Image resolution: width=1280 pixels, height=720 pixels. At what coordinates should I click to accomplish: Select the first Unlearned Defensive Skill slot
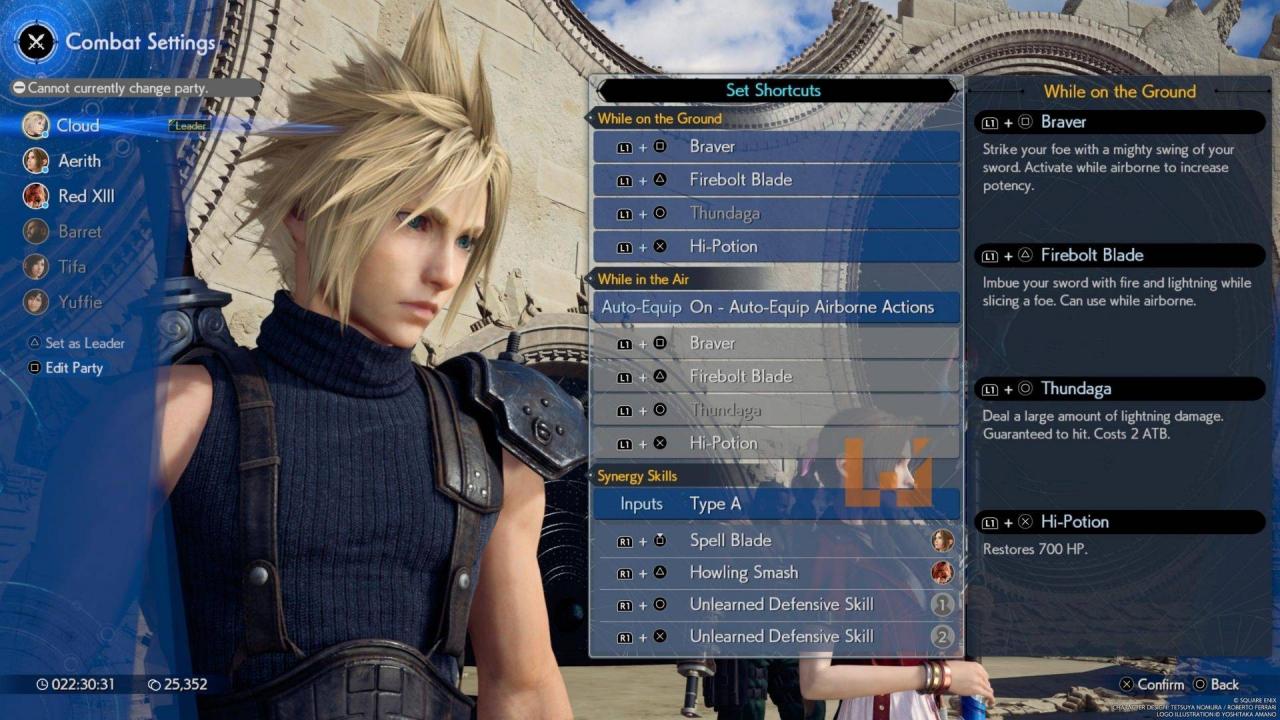[775, 604]
